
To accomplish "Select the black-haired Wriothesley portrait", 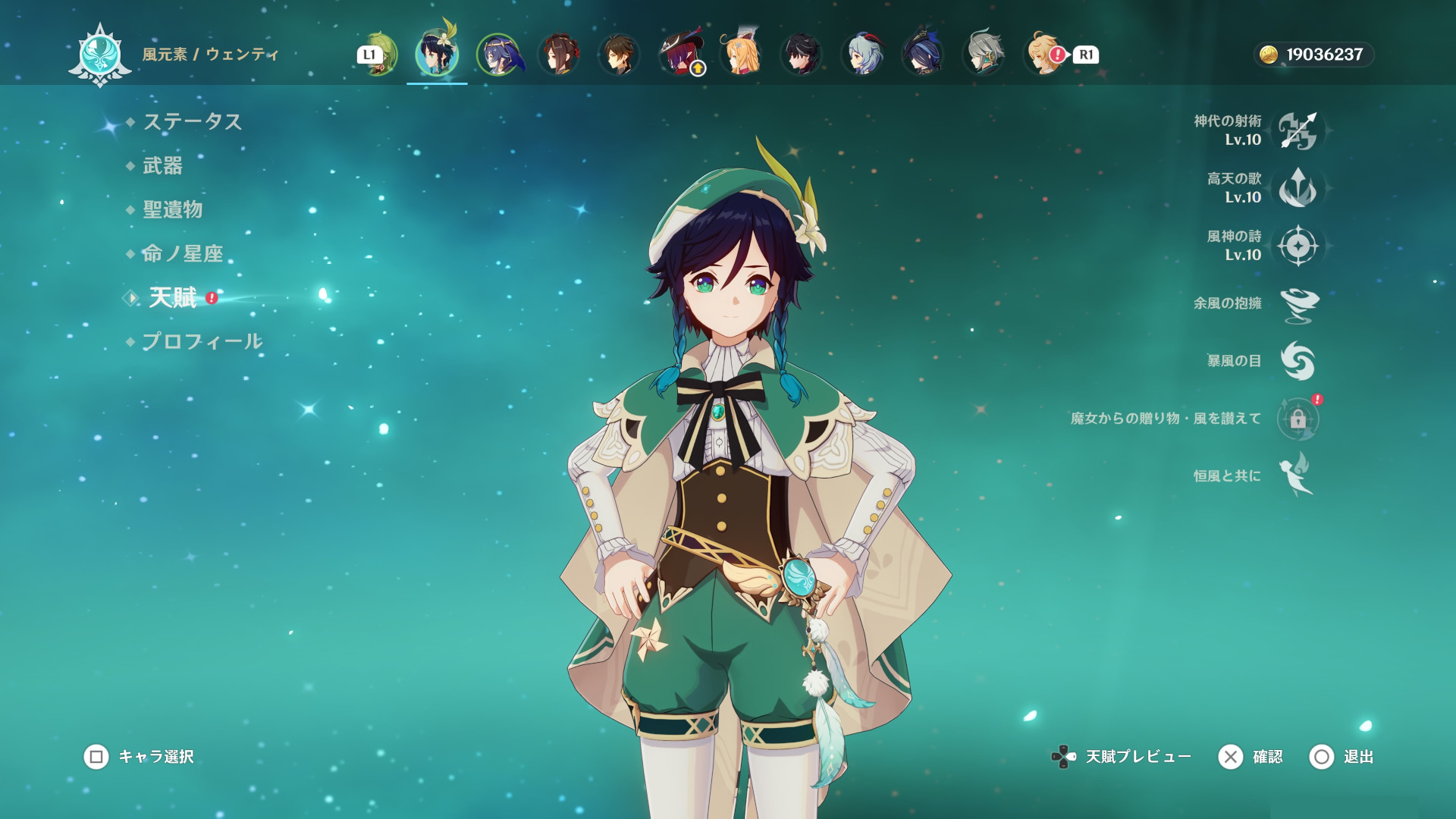I will 802,55.
